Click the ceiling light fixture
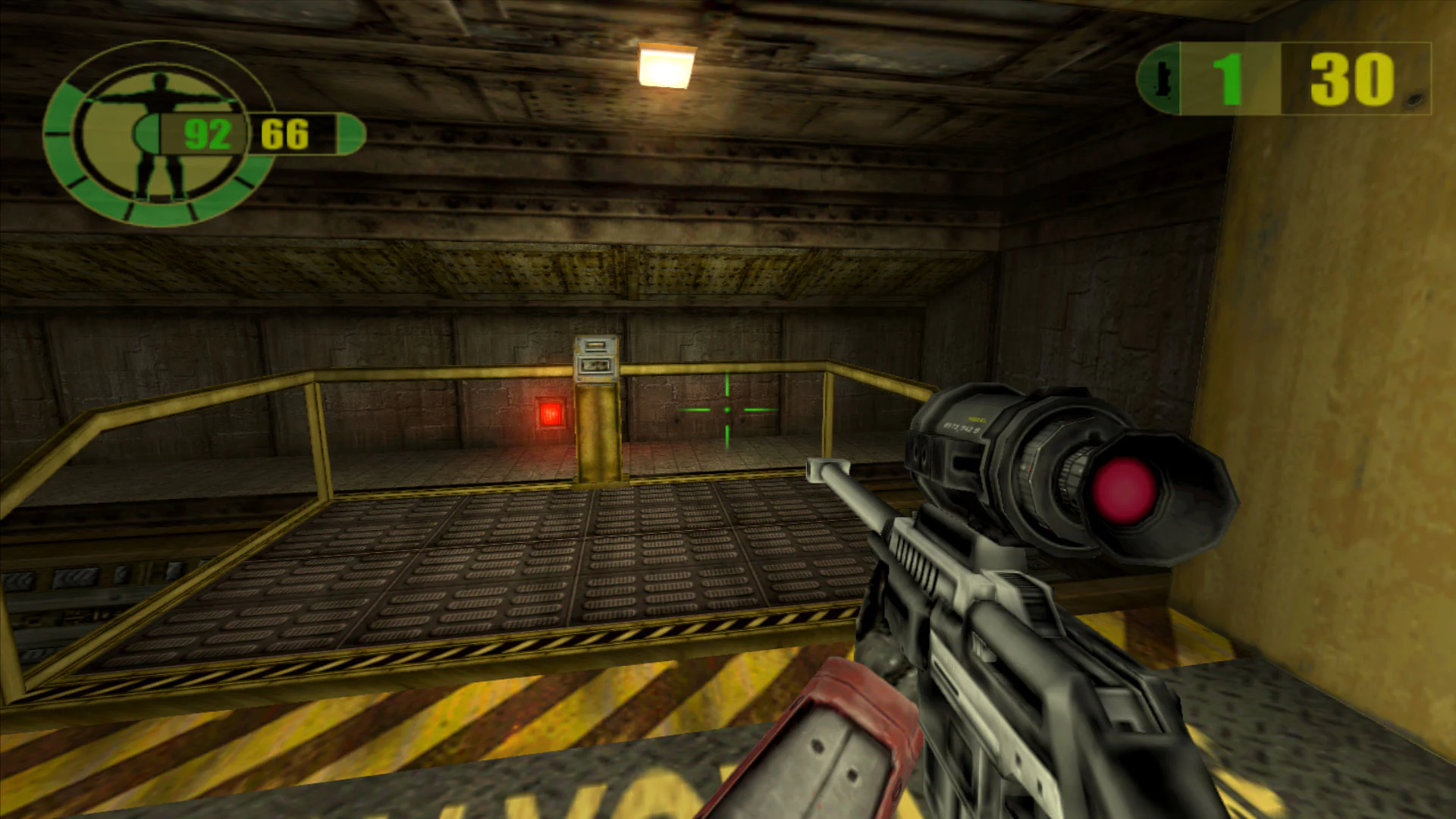Screen dimensions: 1456x819 click(666, 65)
